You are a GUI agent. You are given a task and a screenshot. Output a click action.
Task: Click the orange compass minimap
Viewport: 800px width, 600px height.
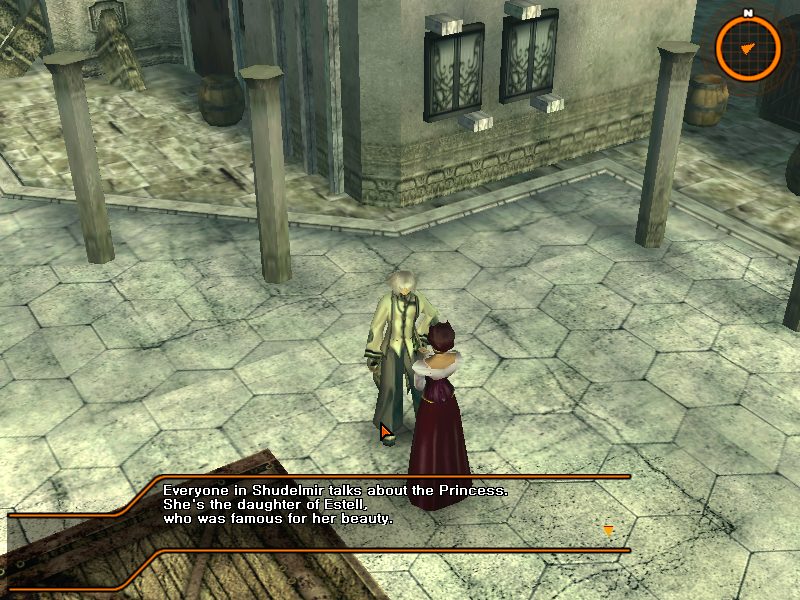pyautogui.click(x=748, y=46)
